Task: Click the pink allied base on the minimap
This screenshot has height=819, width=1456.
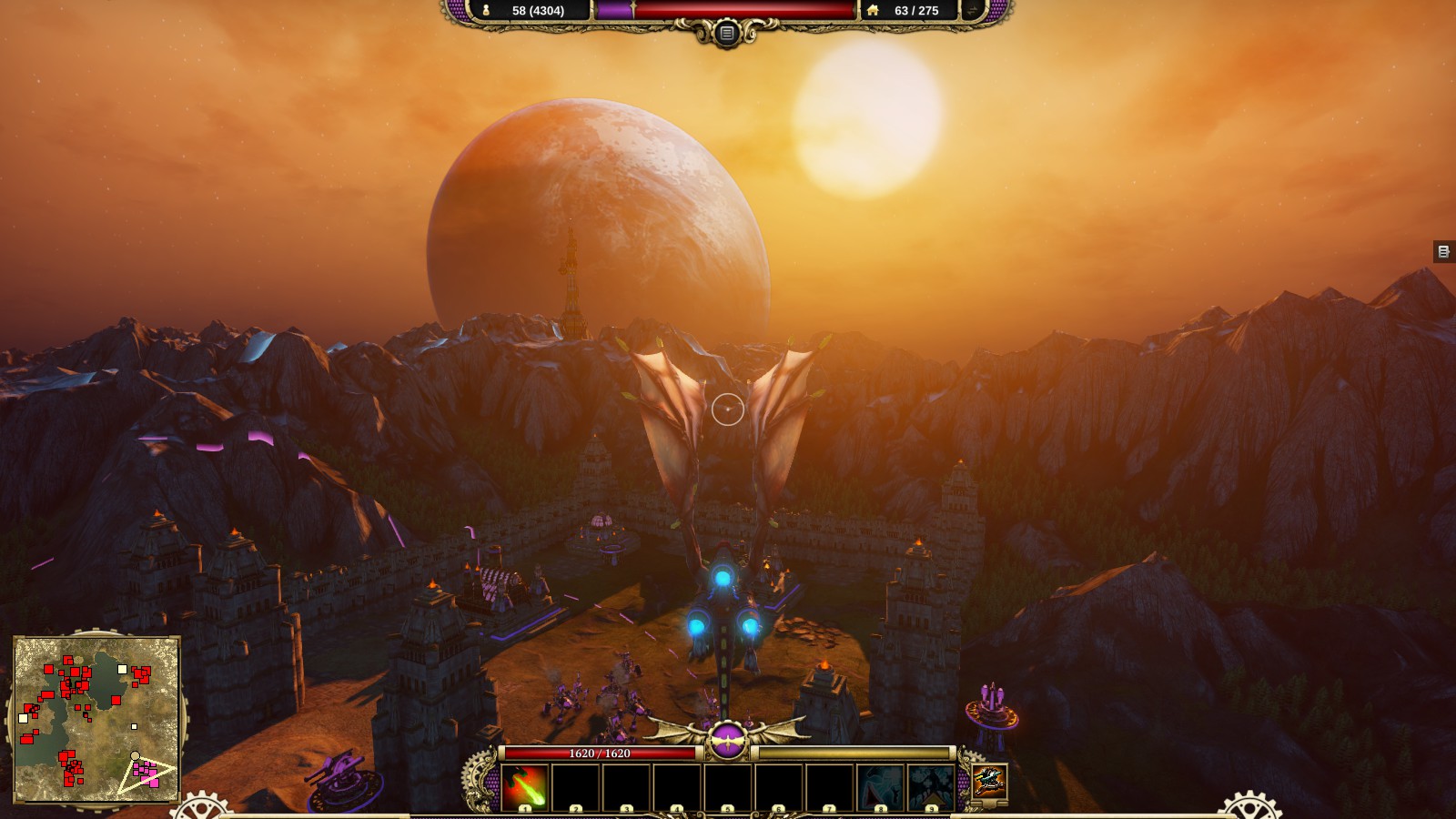Action: pos(146,773)
